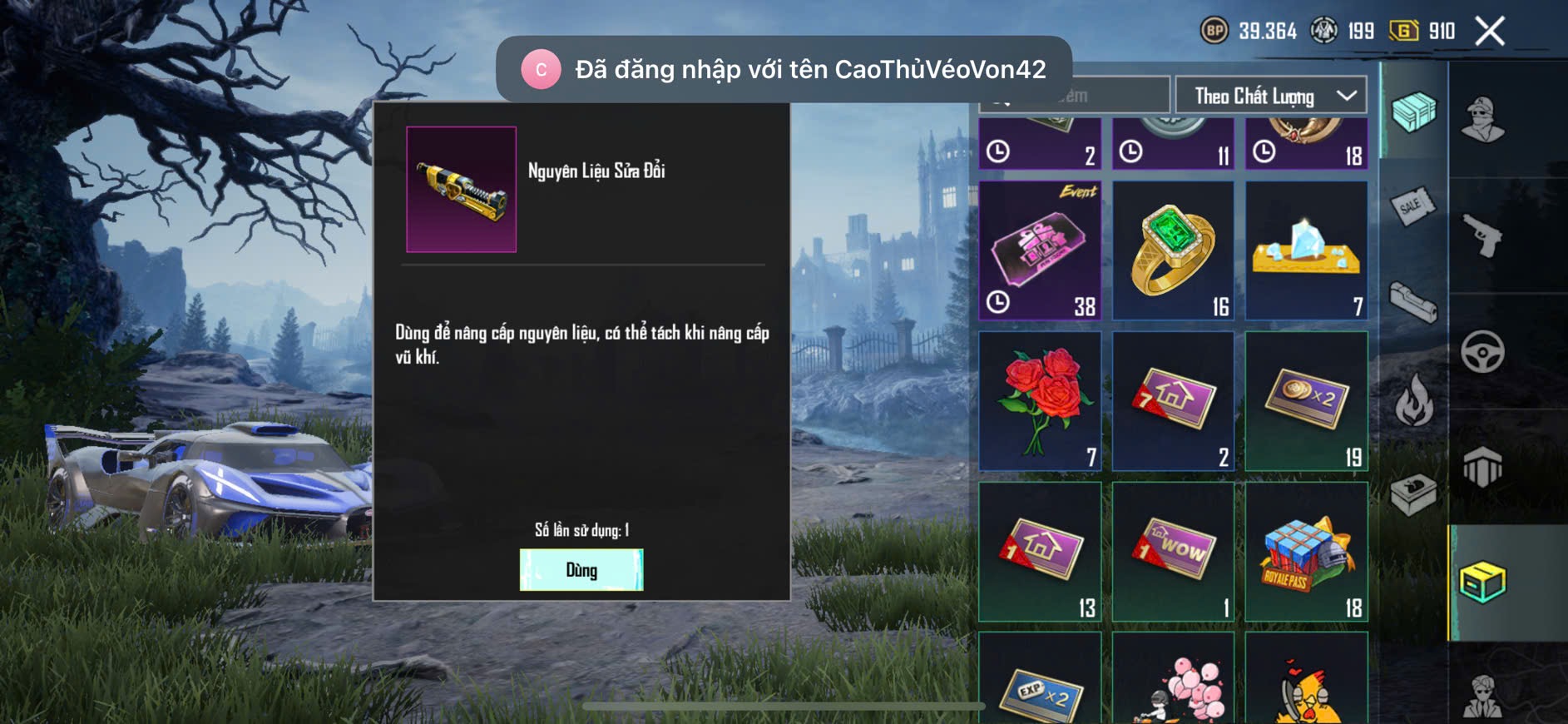This screenshot has height=724, width=1568.
Task: Select the pink balloons item
Action: click(x=1173, y=682)
